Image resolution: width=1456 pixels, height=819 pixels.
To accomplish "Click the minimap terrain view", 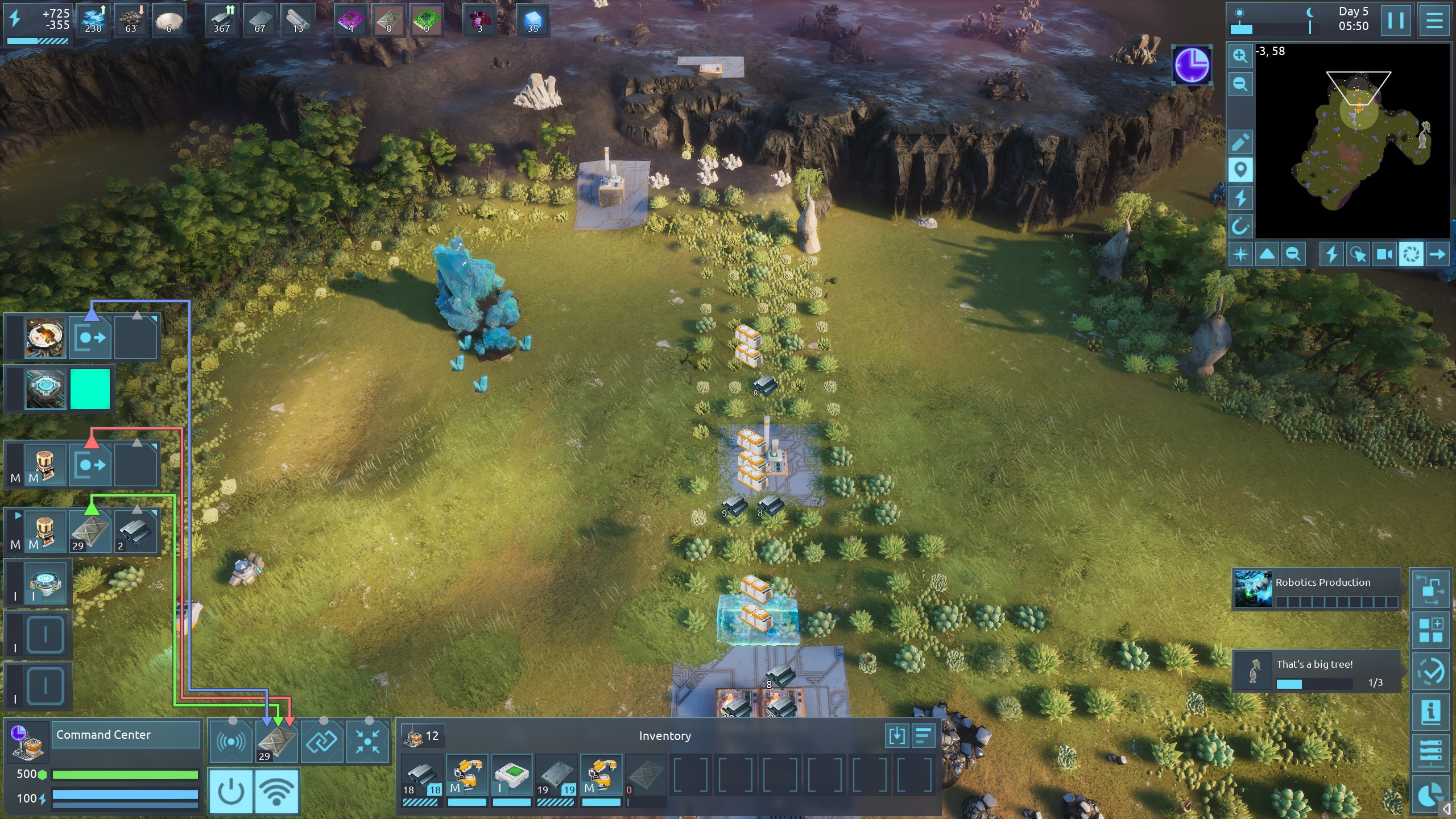I will pos(1352,142).
